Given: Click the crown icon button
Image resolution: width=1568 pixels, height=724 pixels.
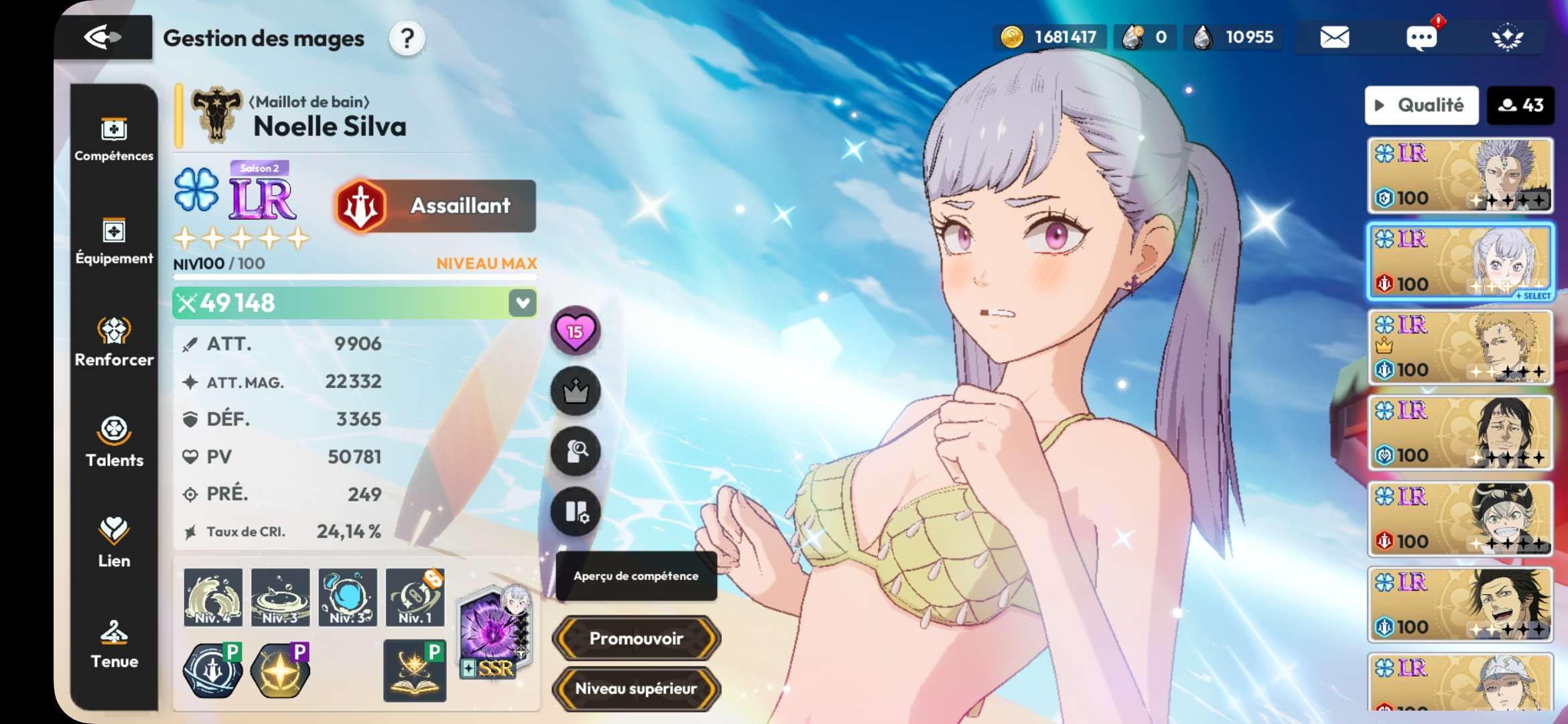Looking at the screenshot, I should (575, 391).
